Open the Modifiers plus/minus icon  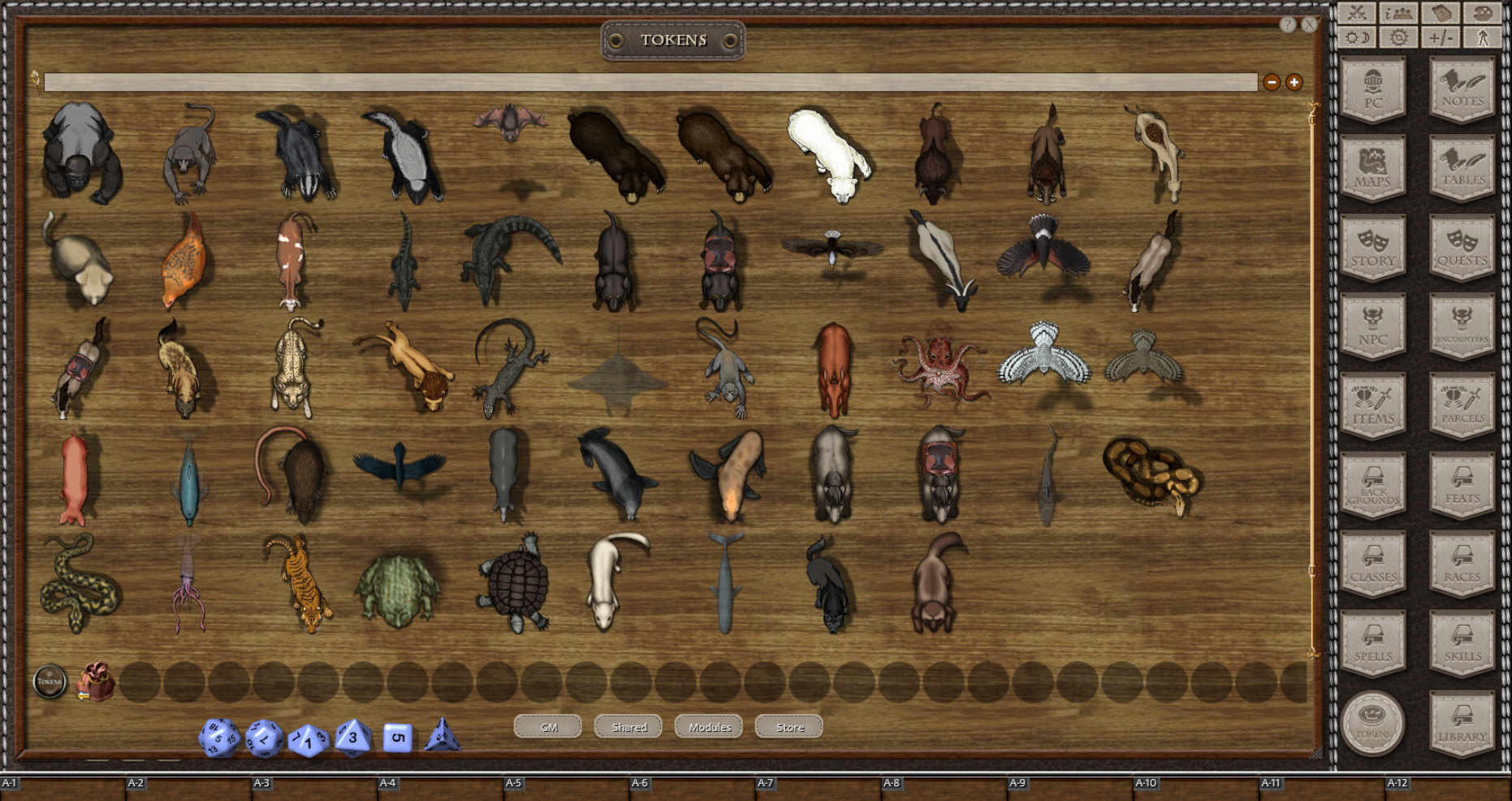[1441, 39]
